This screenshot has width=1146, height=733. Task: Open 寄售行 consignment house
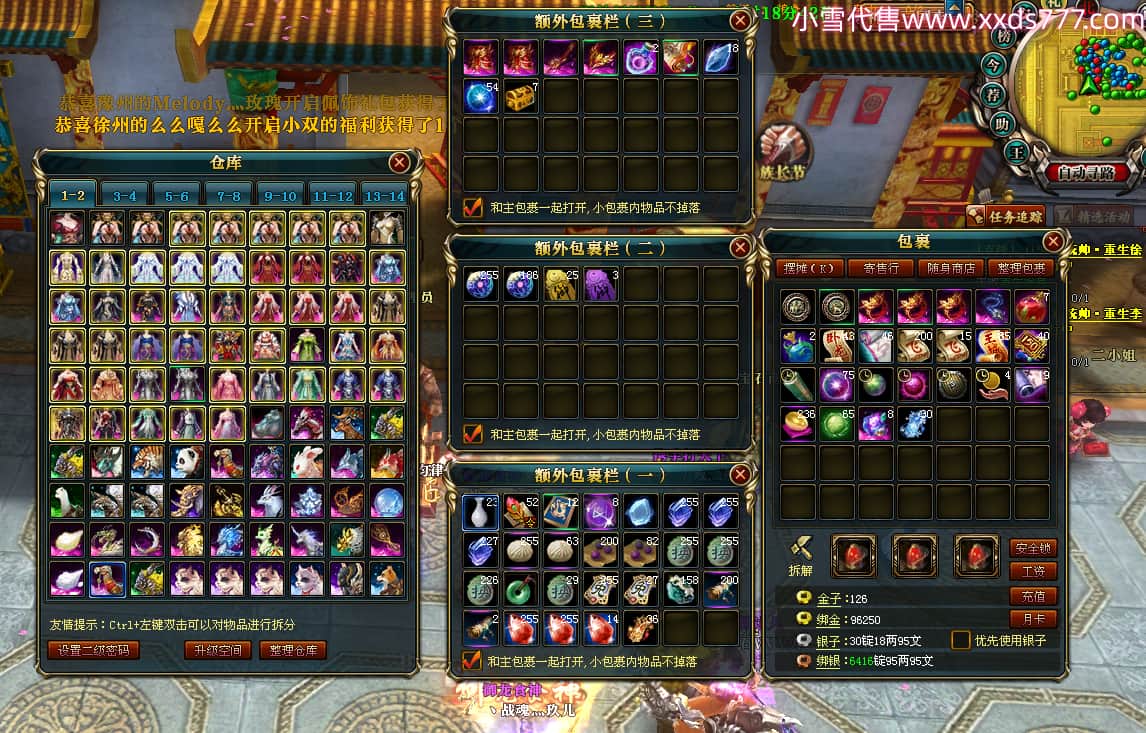tap(879, 268)
